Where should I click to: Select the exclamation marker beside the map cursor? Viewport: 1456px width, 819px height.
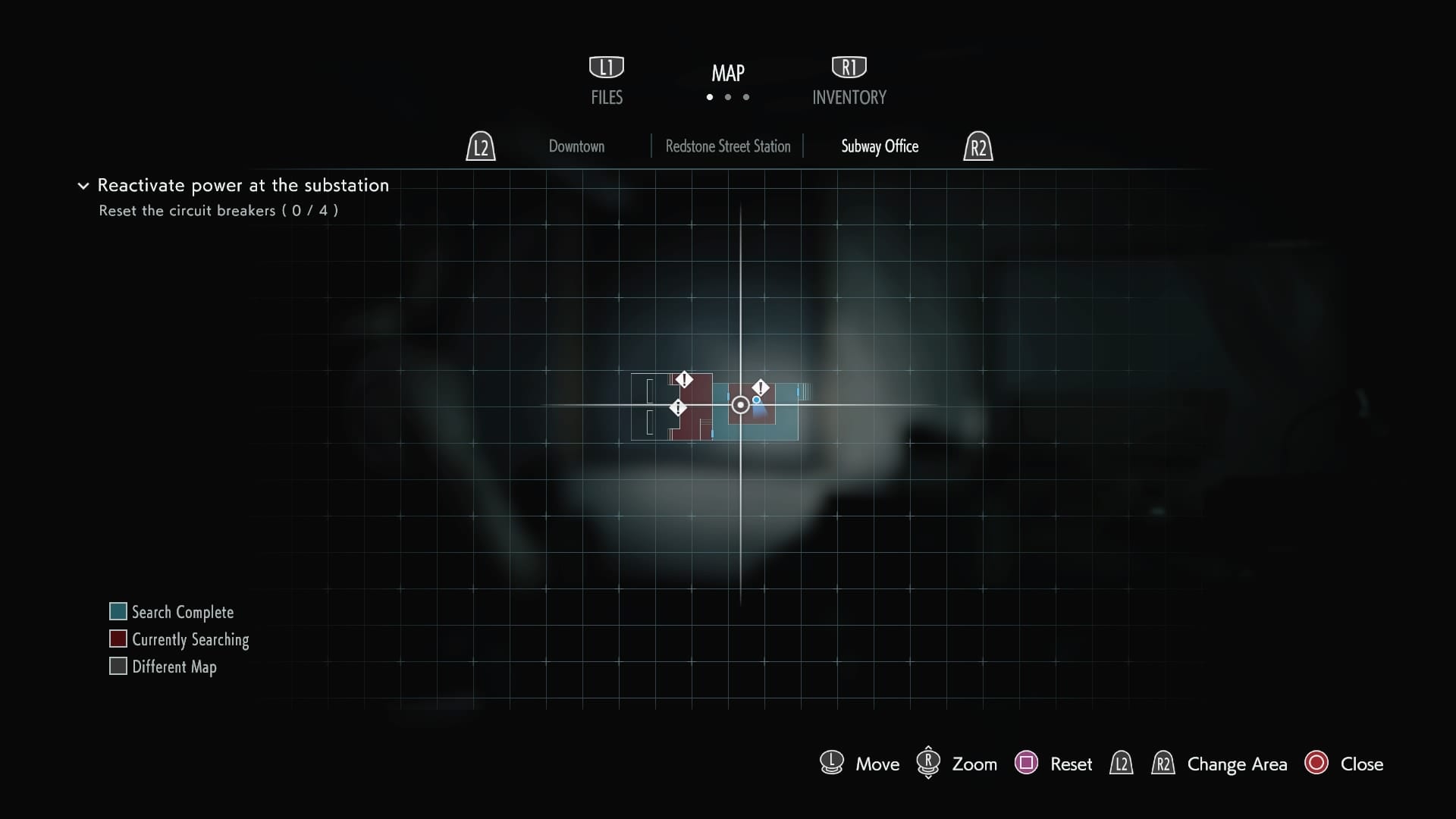[761, 388]
